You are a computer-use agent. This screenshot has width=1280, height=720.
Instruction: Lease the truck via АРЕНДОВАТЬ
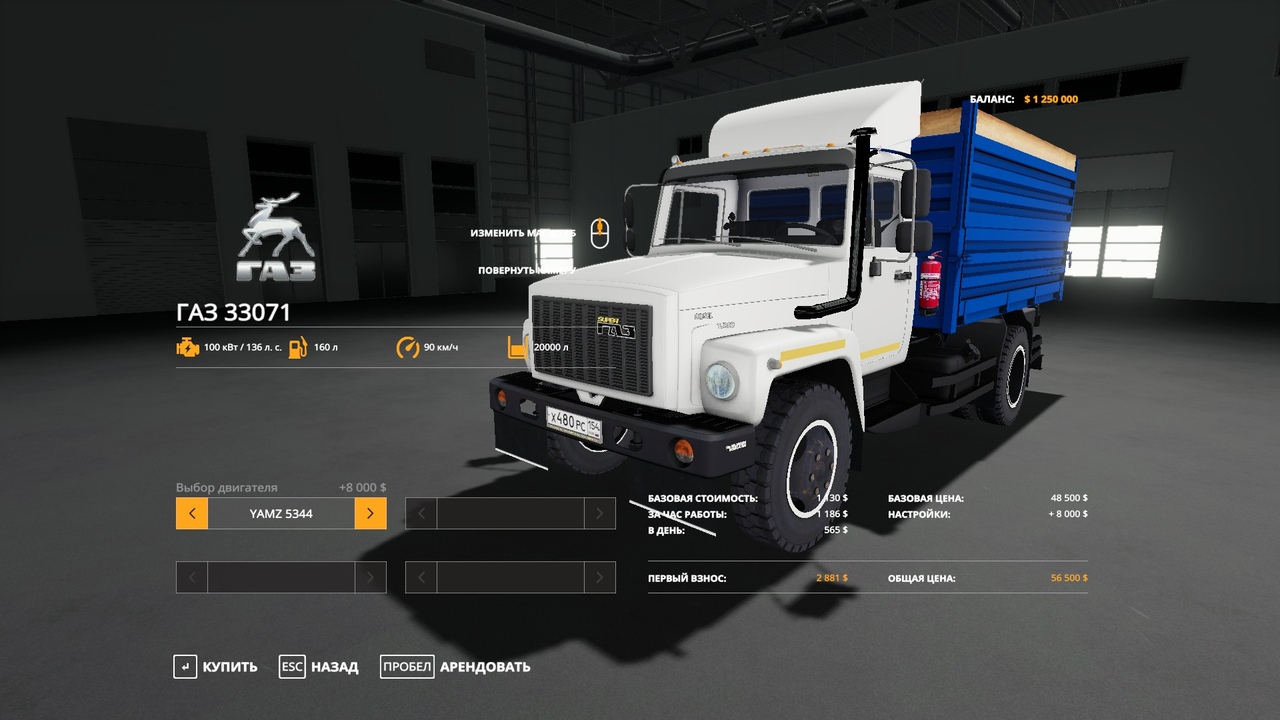click(456, 667)
